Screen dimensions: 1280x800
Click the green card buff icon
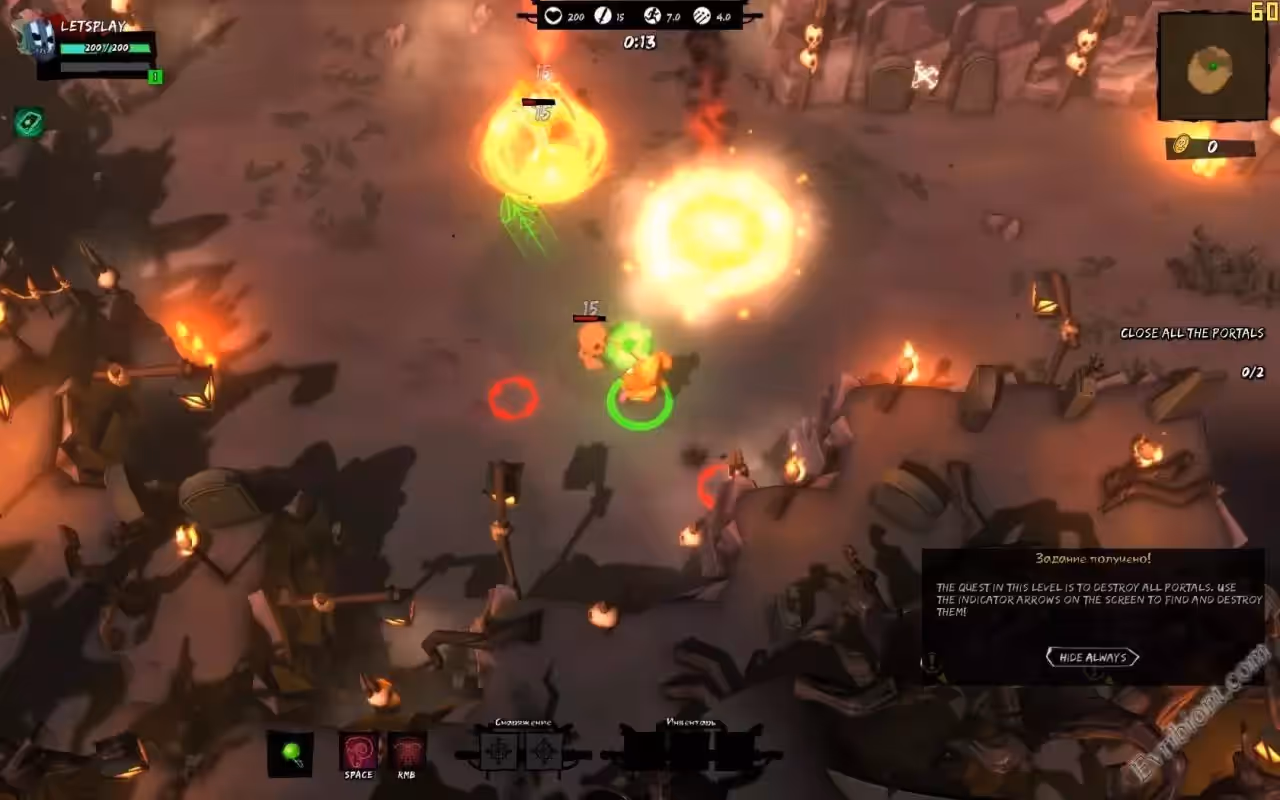29,122
